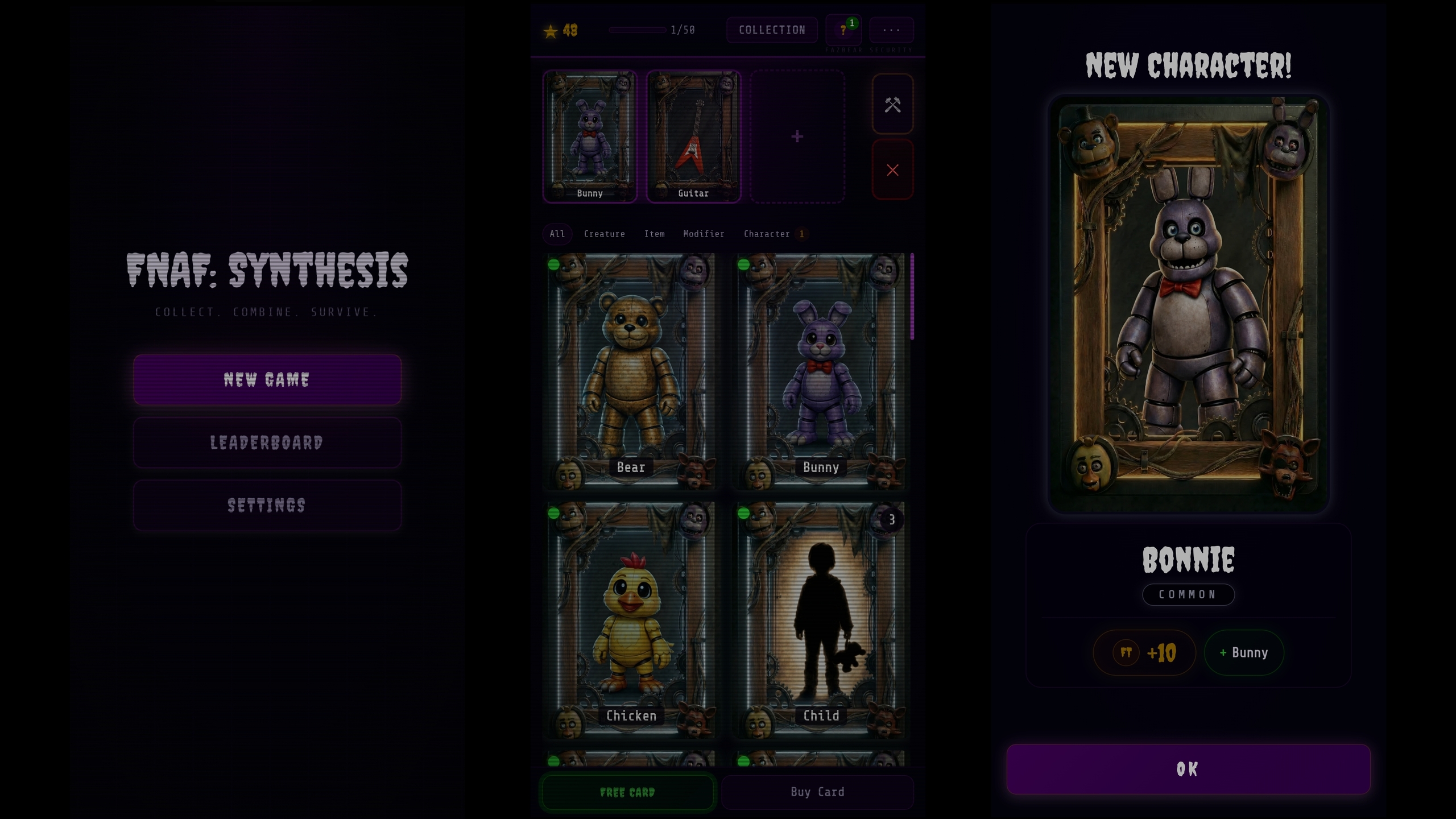This screenshot has width=1456, height=819.
Task: Claim a FREE CARD
Action: click(x=627, y=791)
